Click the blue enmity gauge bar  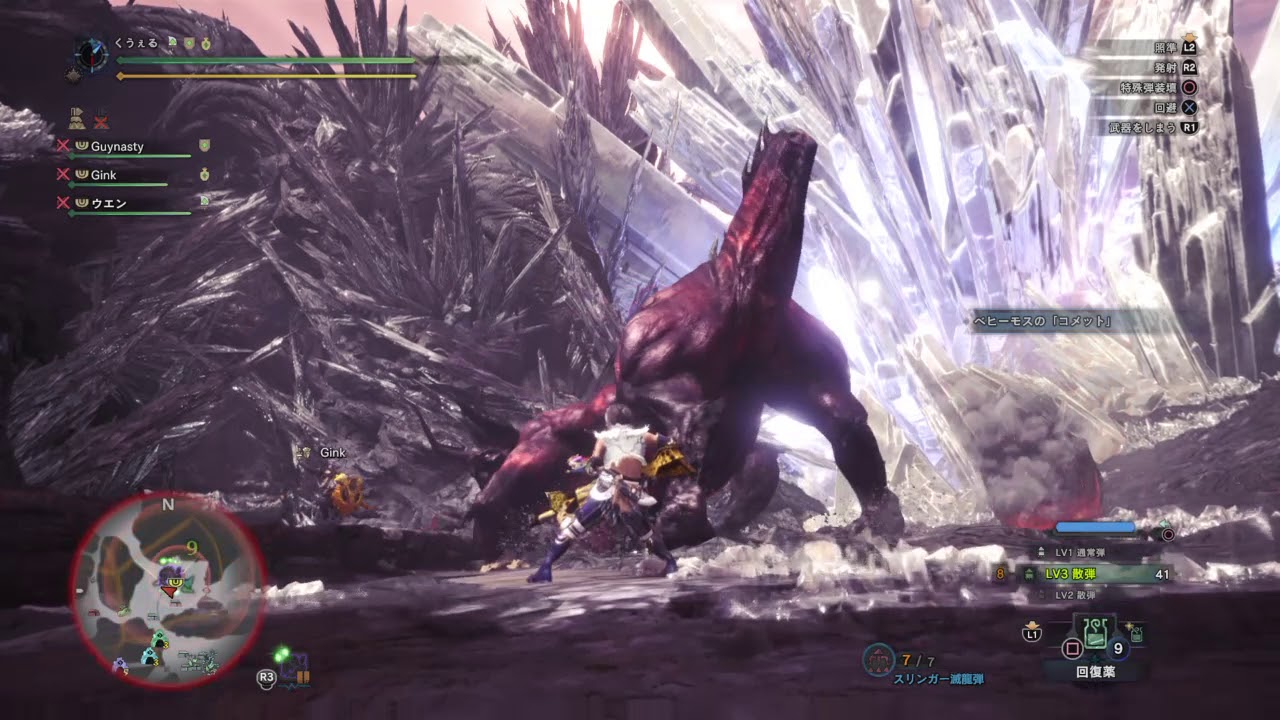pyautogui.click(x=1094, y=526)
